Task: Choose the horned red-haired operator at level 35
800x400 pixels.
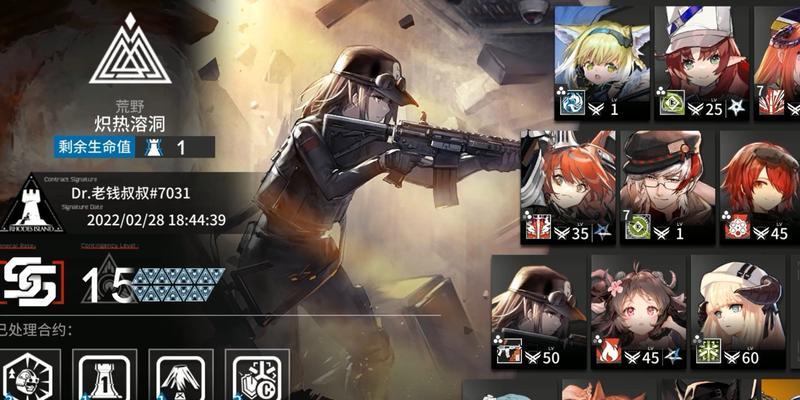Action: pyautogui.click(x=566, y=187)
